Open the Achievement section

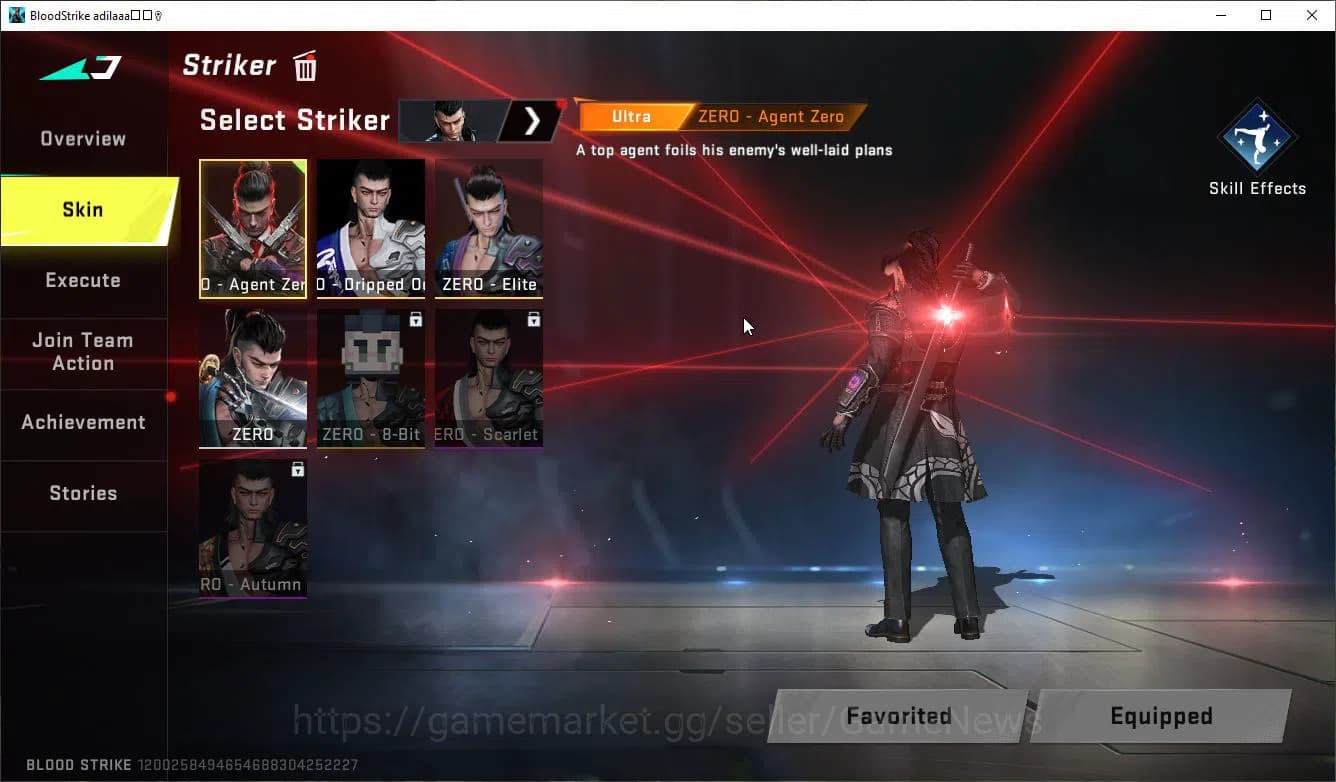pyautogui.click(x=84, y=422)
